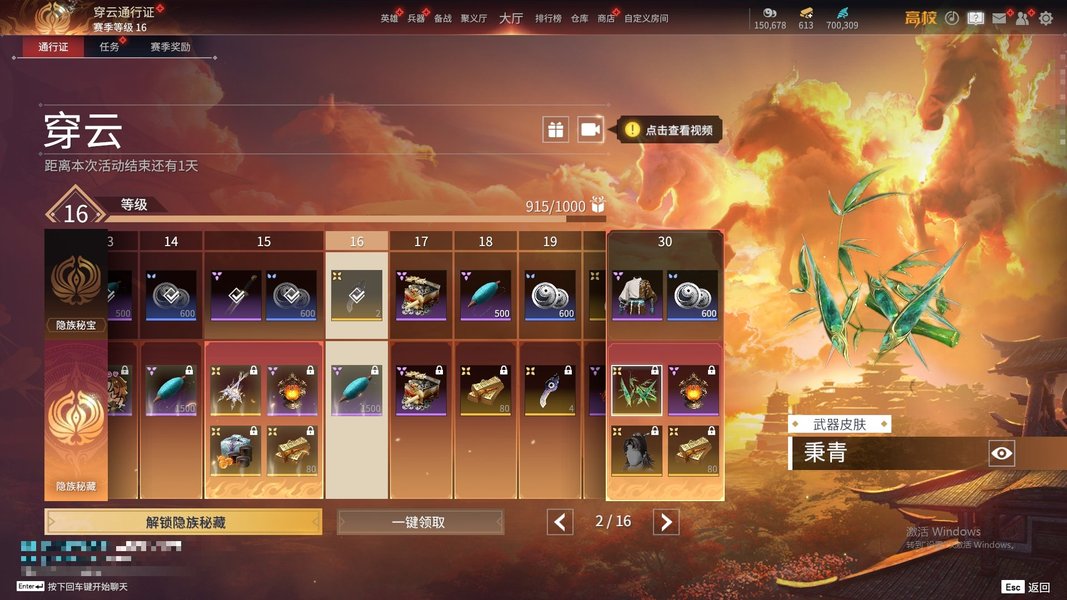This screenshot has width=1067, height=600.
Task: Select the level 17 free treasure chest reward
Action: (x=421, y=295)
